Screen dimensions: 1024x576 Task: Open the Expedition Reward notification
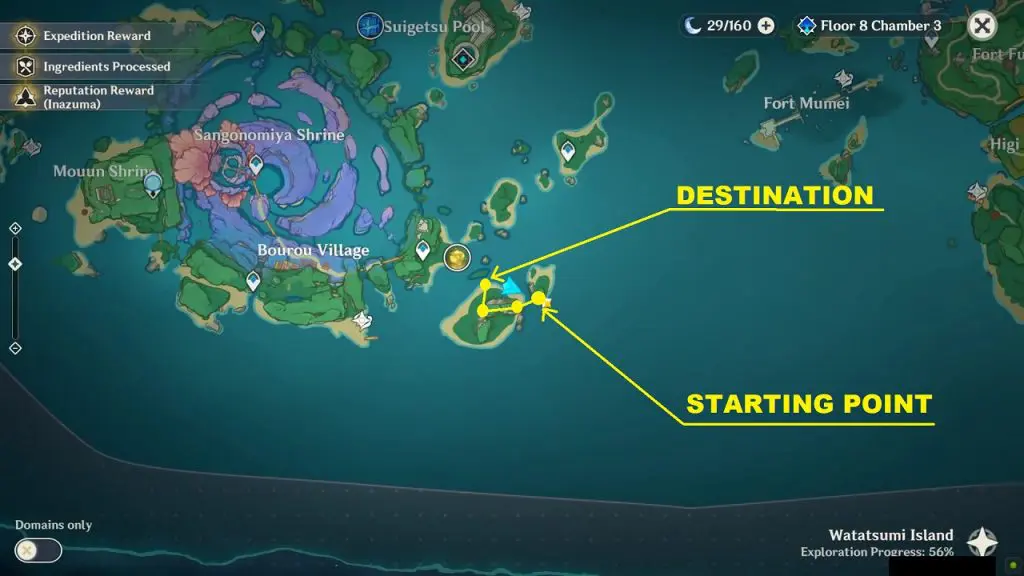pyautogui.click(x=84, y=36)
